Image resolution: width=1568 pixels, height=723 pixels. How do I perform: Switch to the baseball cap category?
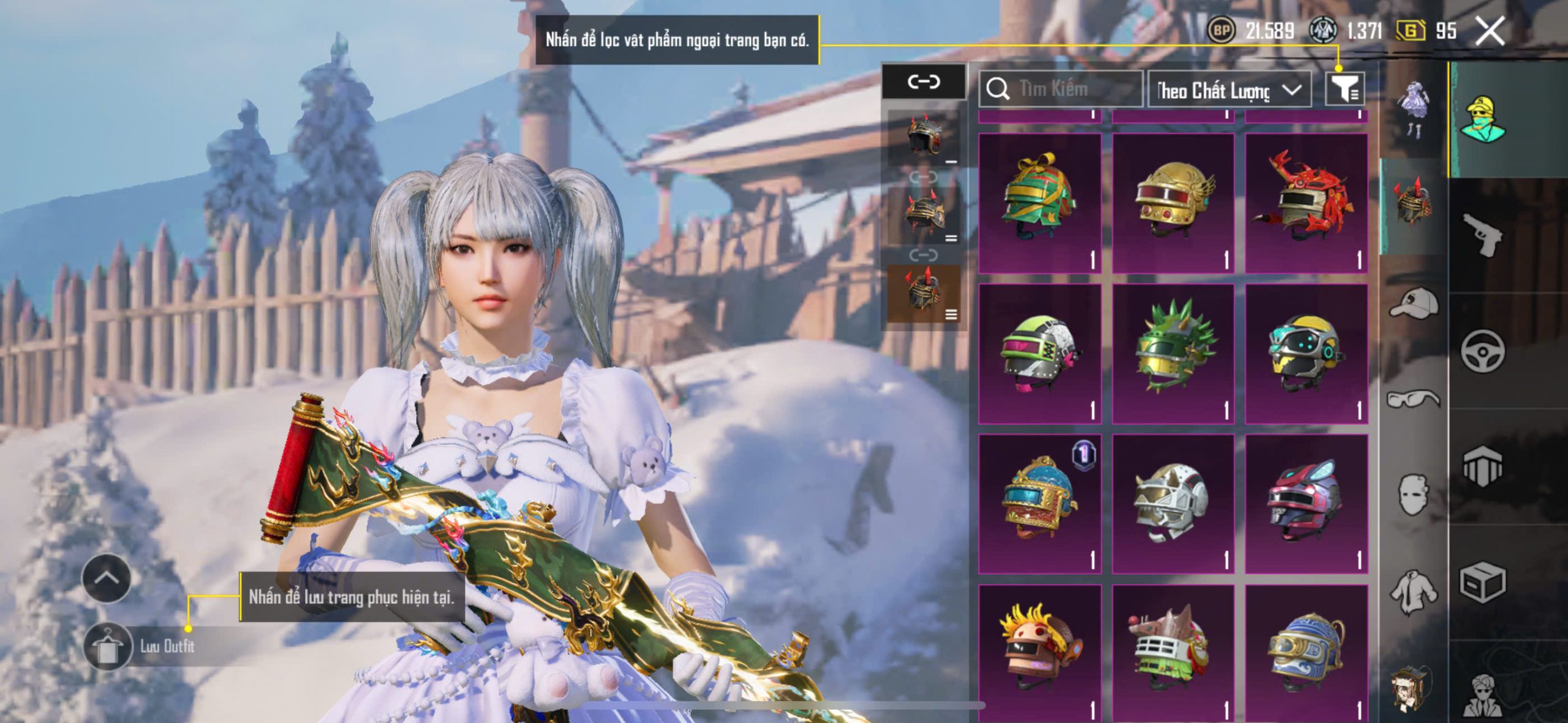click(1414, 304)
